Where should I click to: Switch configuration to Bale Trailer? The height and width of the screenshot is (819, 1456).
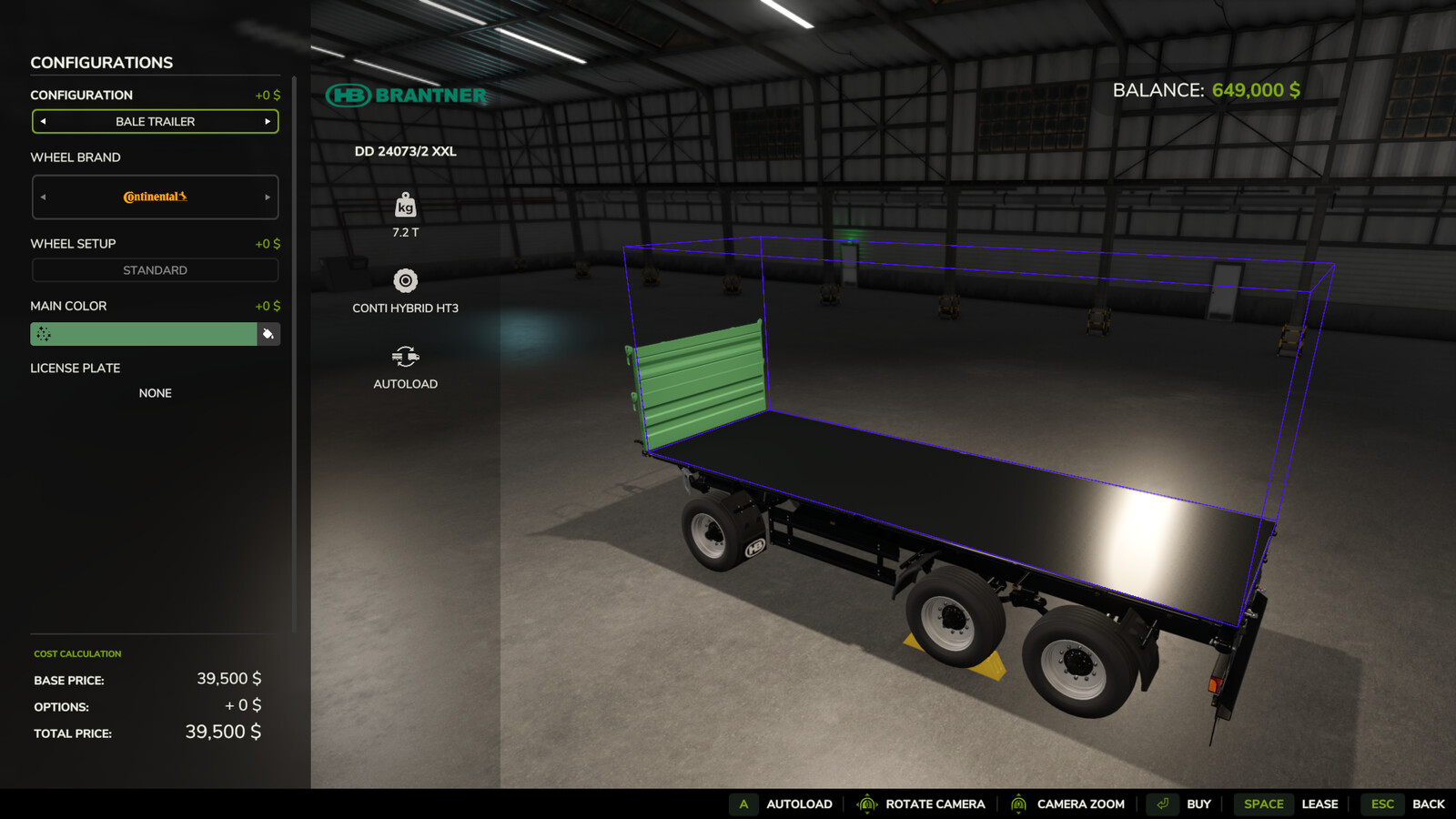coord(155,121)
